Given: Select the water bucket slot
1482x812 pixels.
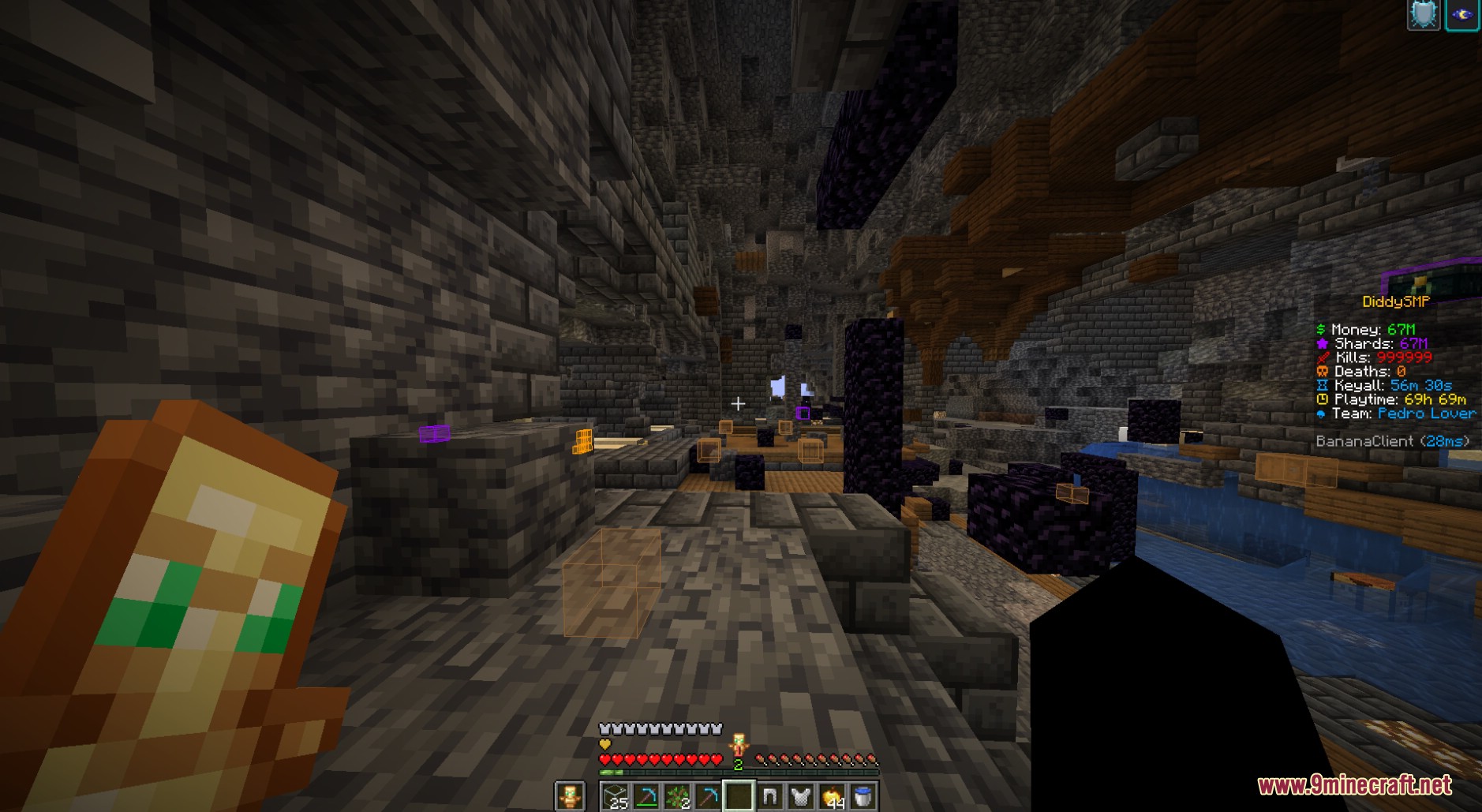Looking at the screenshot, I should pos(863,796).
